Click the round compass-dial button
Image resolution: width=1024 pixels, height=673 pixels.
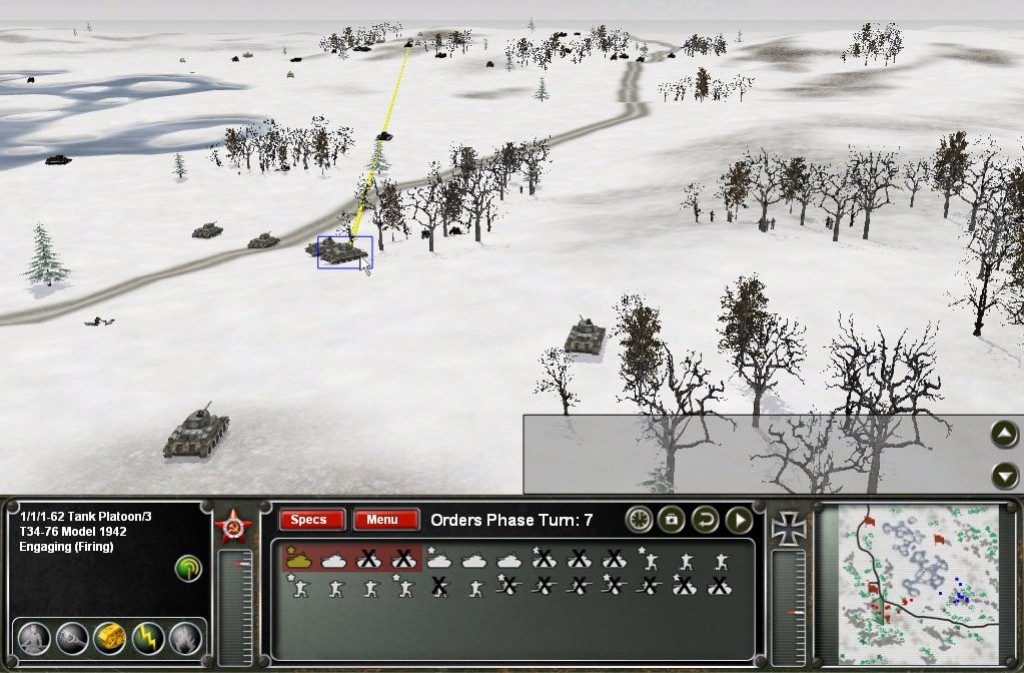click(x=639, y=520)
